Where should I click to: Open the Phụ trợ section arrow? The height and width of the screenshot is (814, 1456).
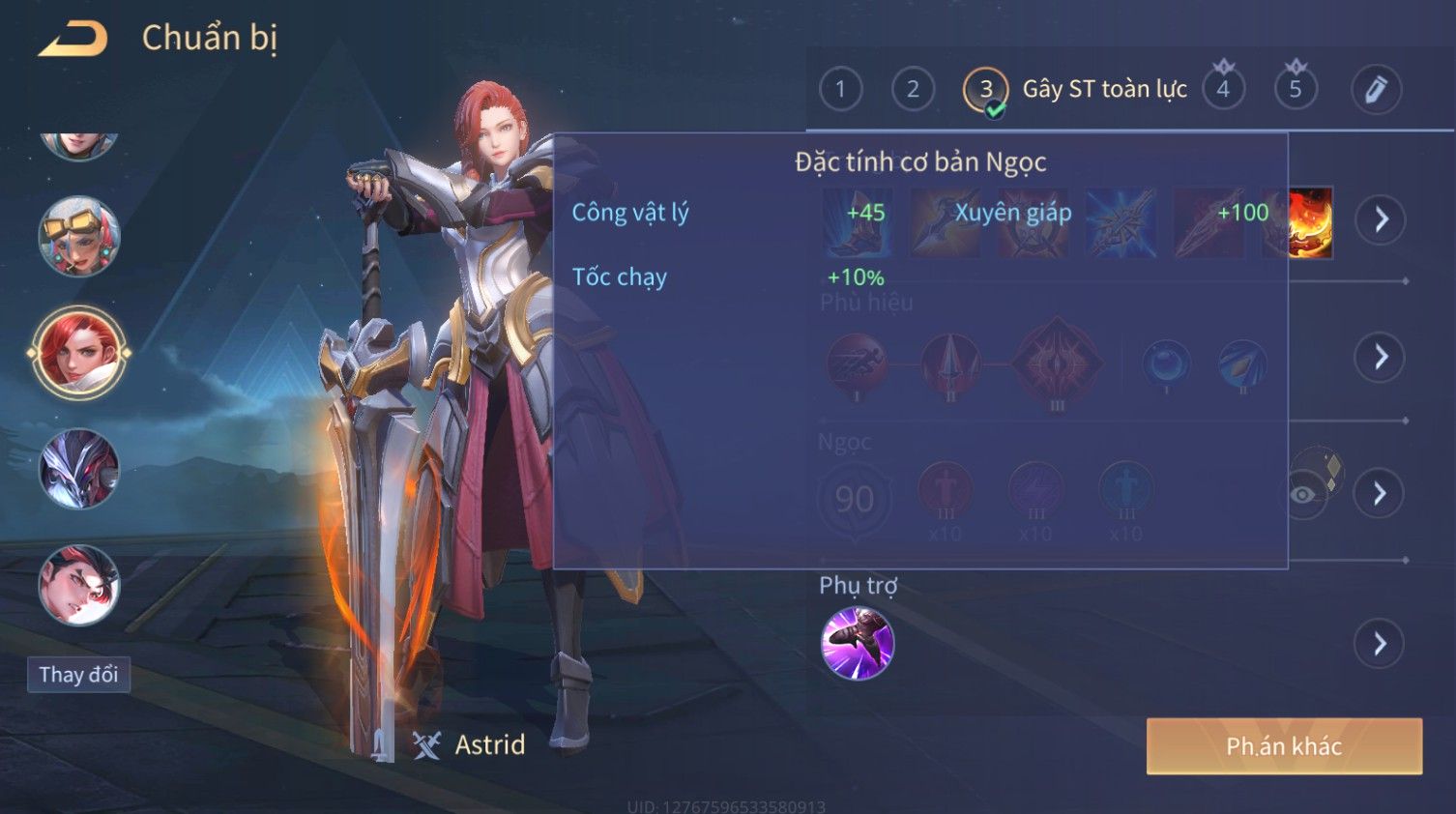click(1380, 643)
